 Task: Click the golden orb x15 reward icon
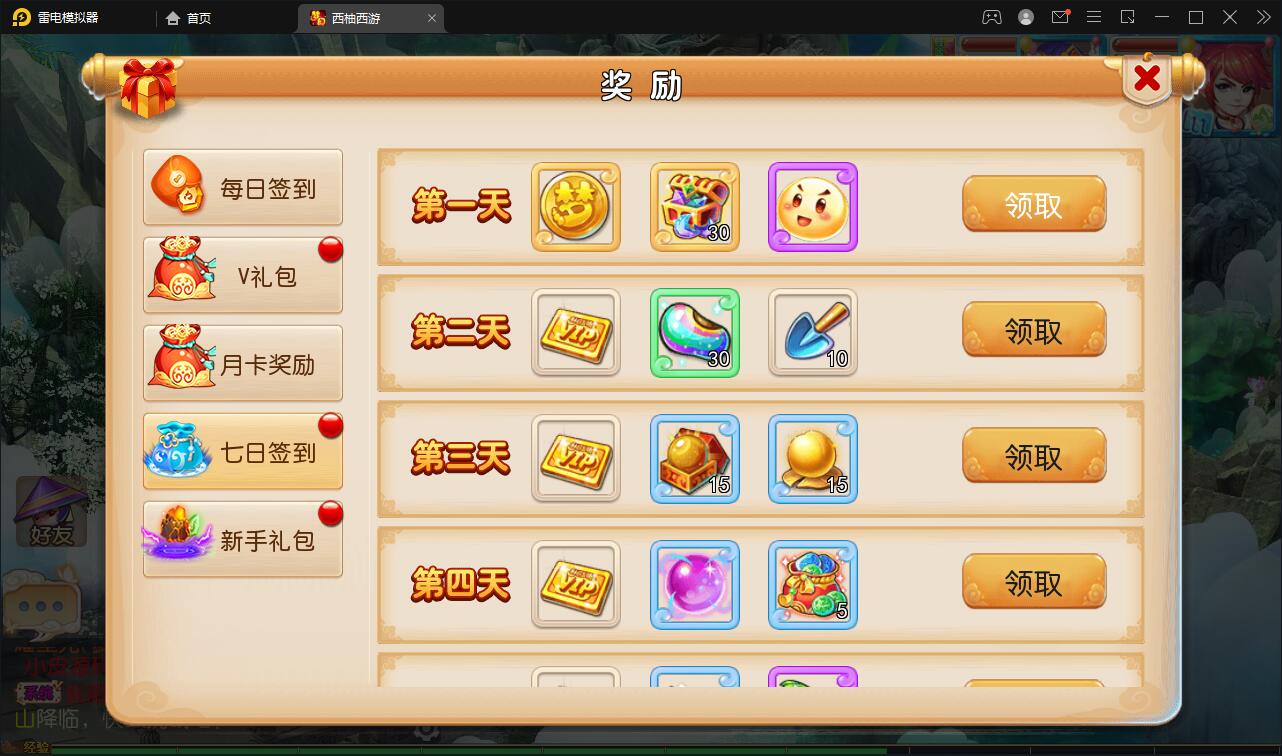click(812, 458)
